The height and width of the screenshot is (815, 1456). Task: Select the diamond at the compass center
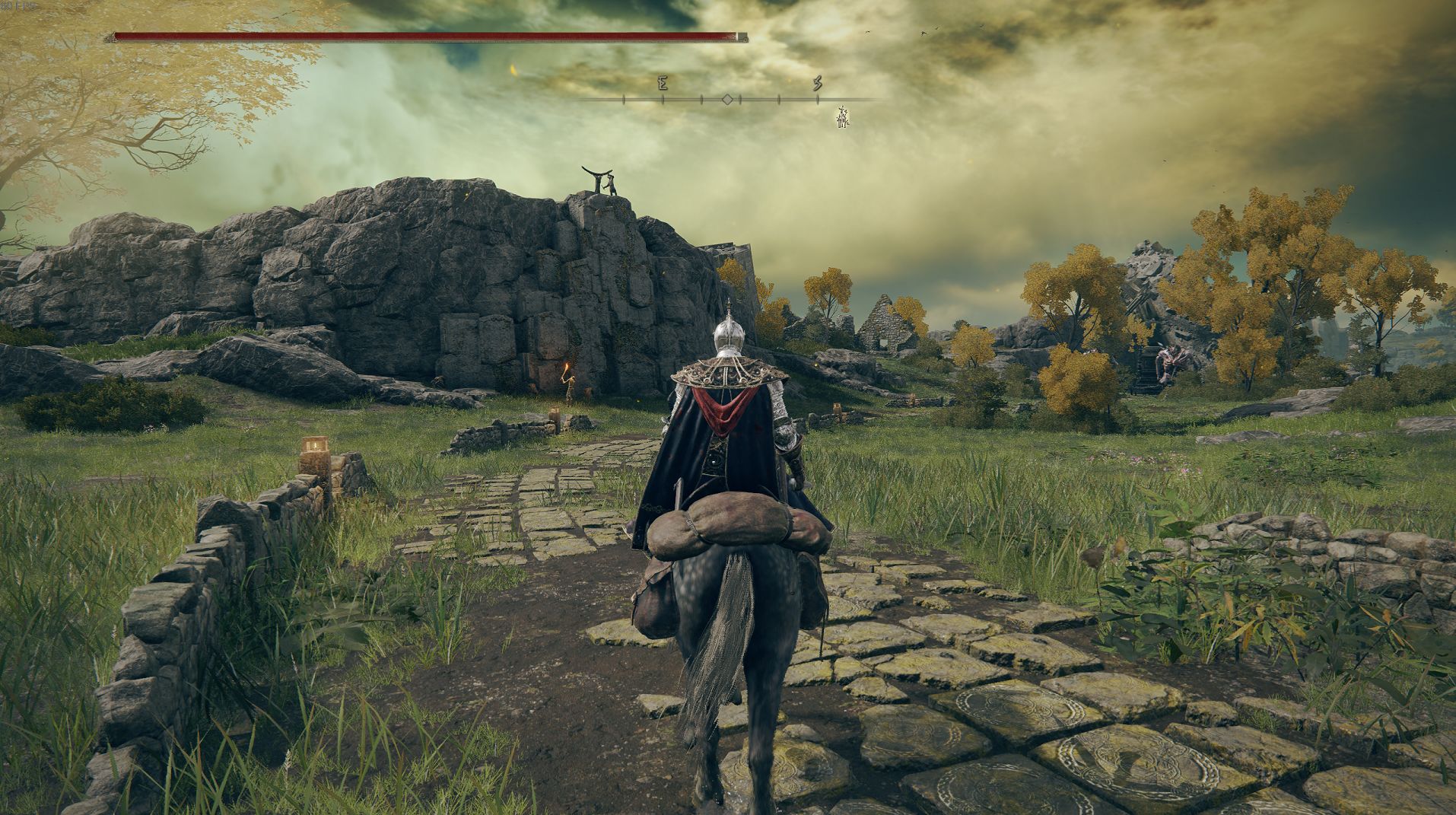tap(727, 100)
